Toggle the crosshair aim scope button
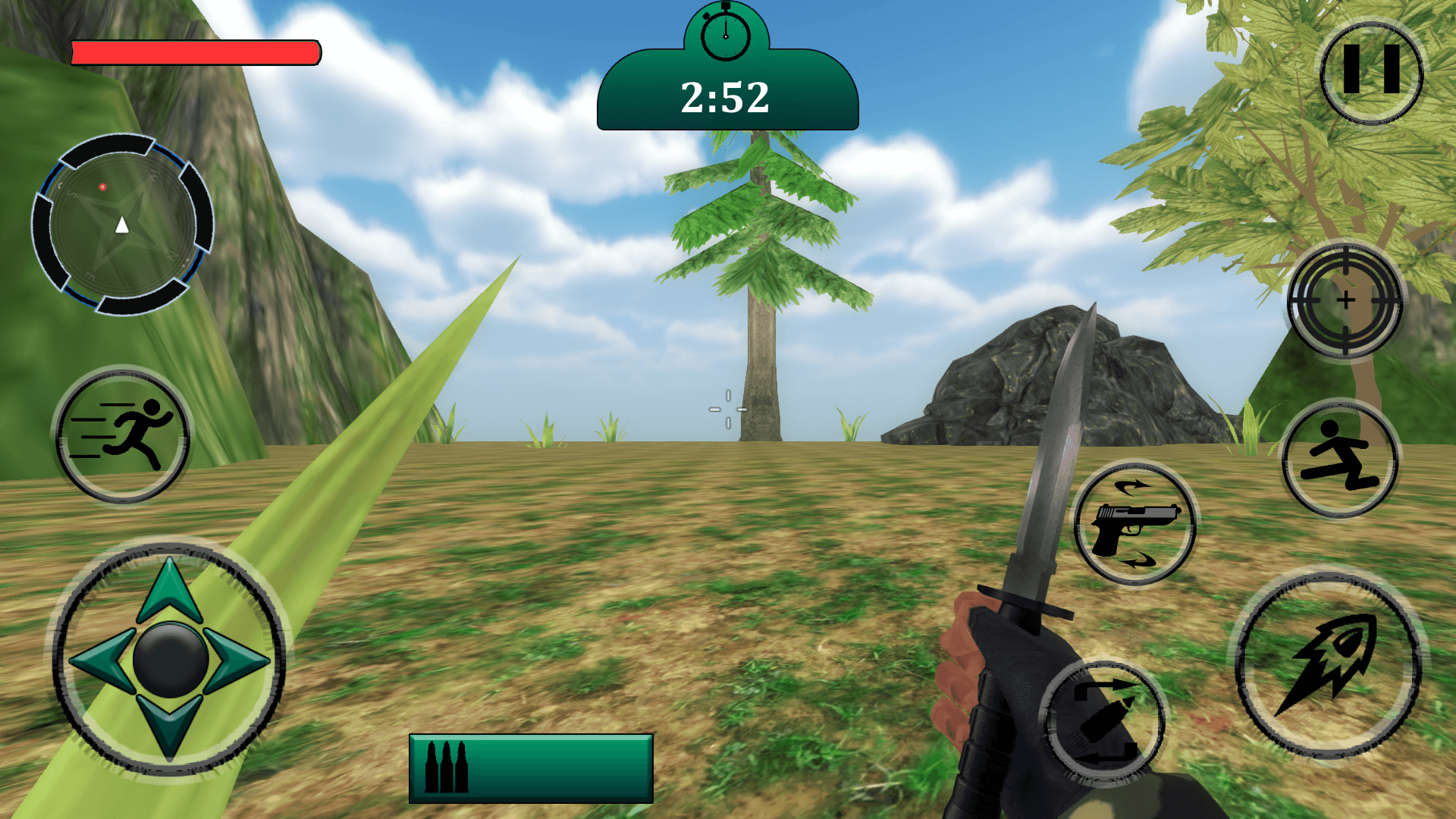 coord(1345,300)
